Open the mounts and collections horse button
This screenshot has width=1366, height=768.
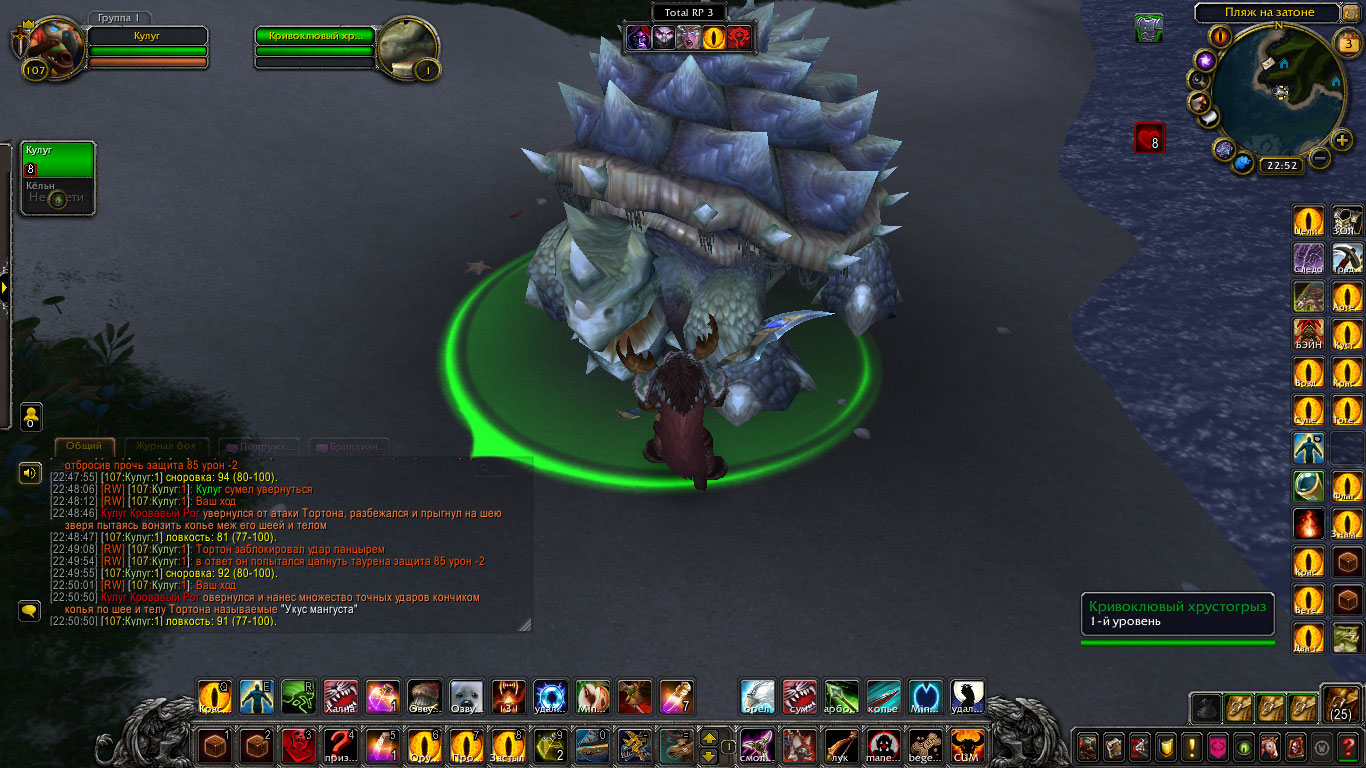[1269, 746]
